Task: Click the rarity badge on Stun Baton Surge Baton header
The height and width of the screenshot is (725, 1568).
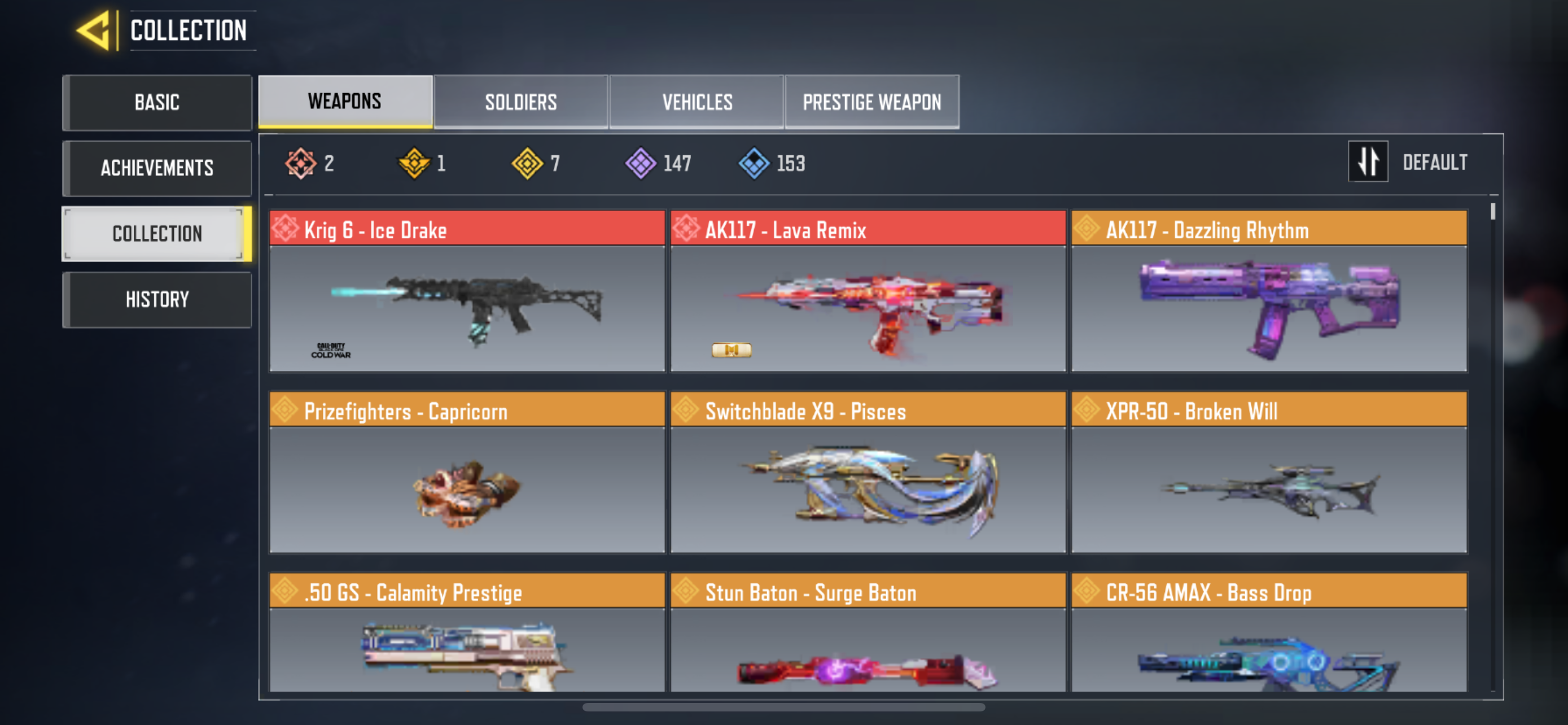Action: click(x=686, y=591)
